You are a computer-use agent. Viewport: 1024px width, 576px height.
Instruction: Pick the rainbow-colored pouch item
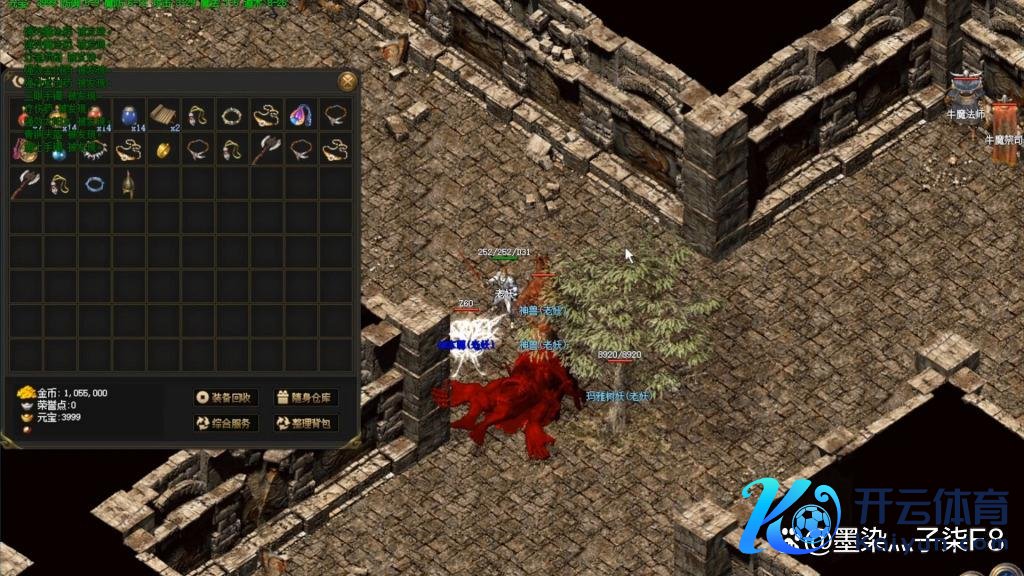click(300, 115)
